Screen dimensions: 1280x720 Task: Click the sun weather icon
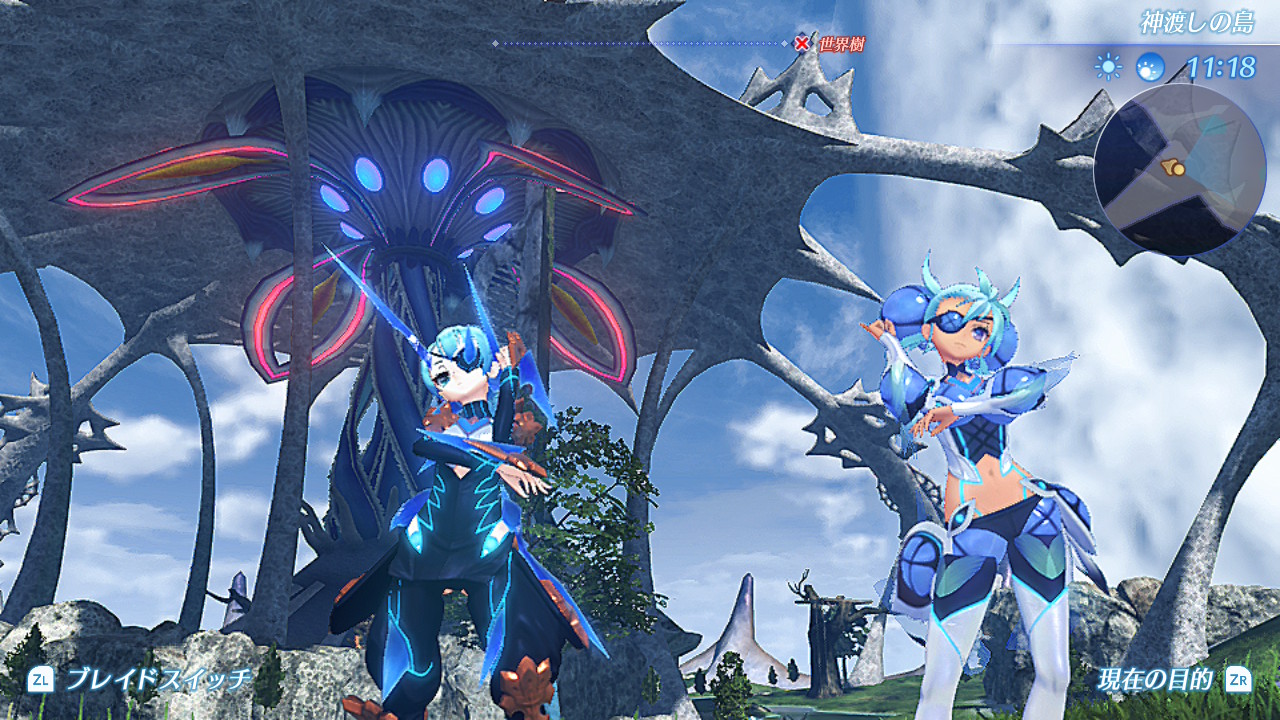[x=1108, y=67]
